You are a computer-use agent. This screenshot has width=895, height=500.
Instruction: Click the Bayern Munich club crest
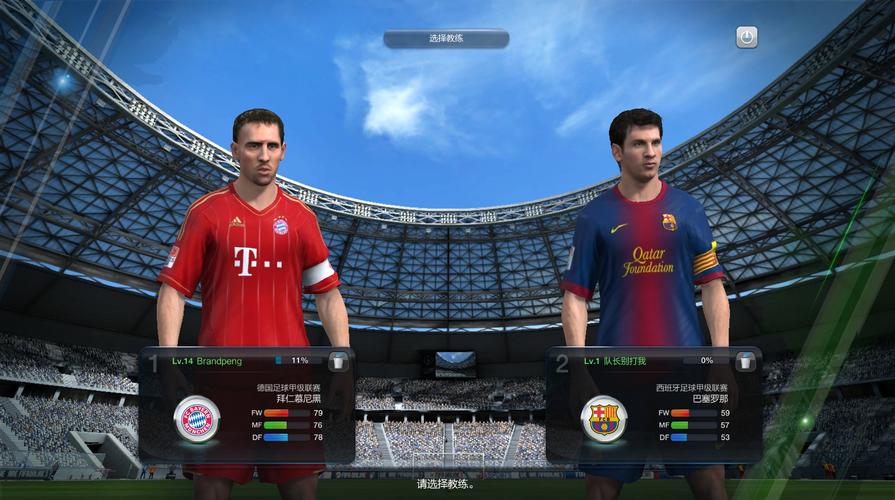pos(197,418)
